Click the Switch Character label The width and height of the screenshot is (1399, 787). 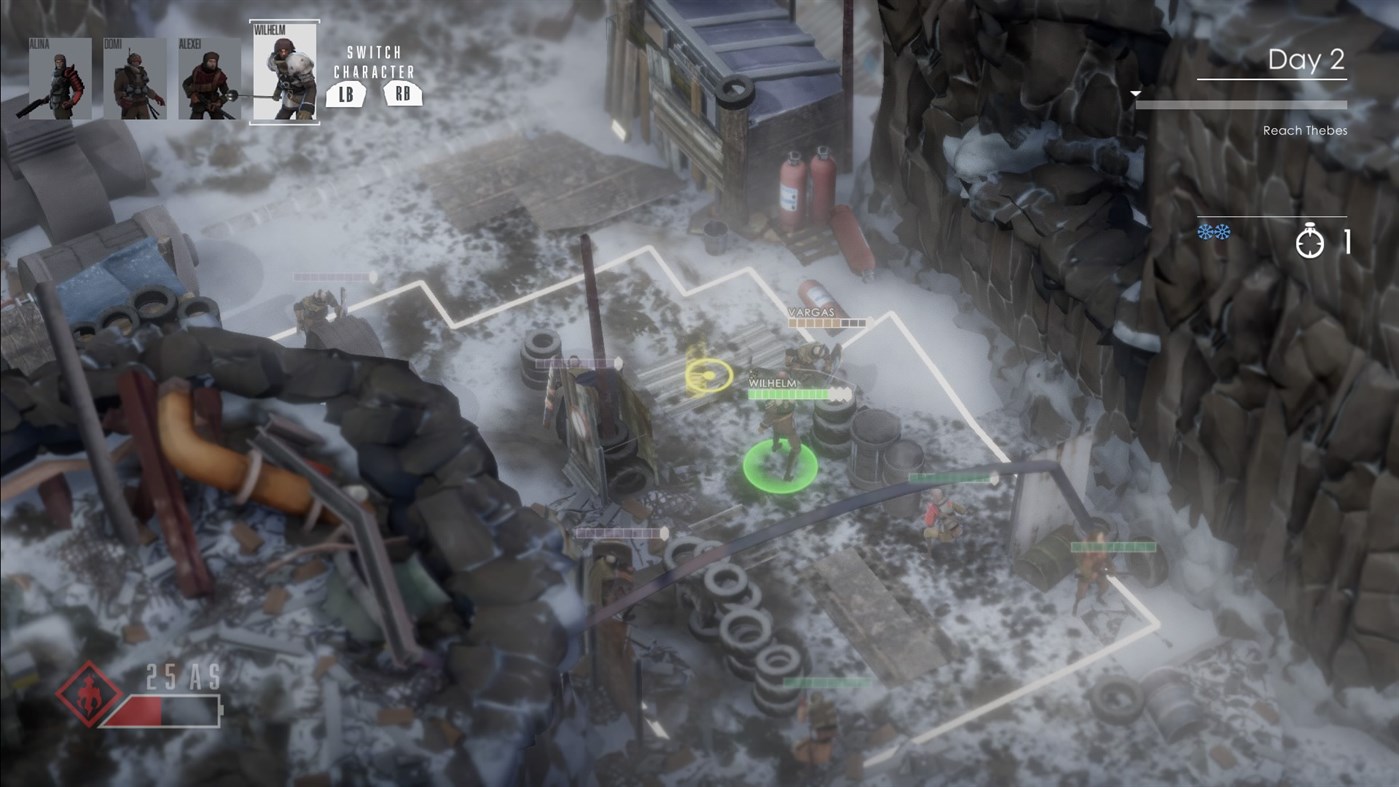click(x=374, y=60)
